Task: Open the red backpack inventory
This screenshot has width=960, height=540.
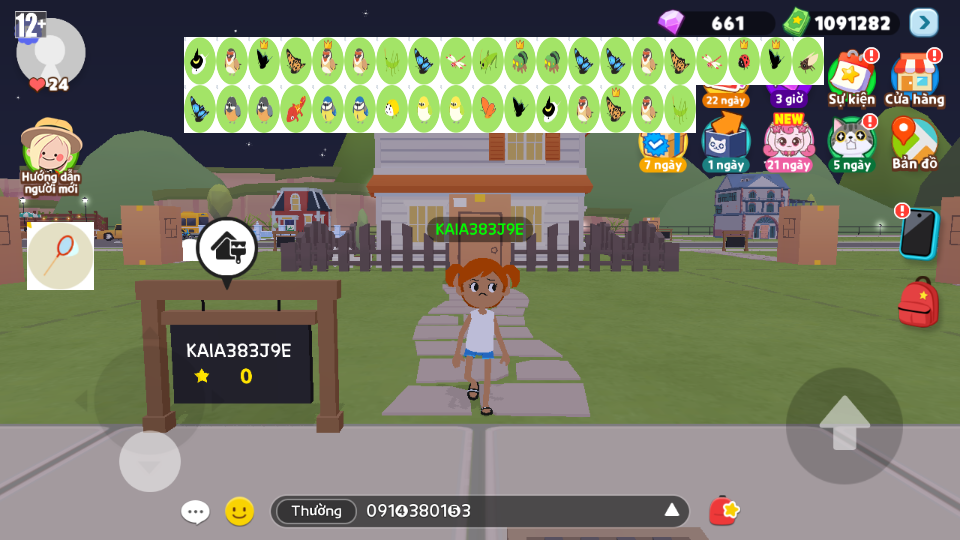Action: pos(917,302)
